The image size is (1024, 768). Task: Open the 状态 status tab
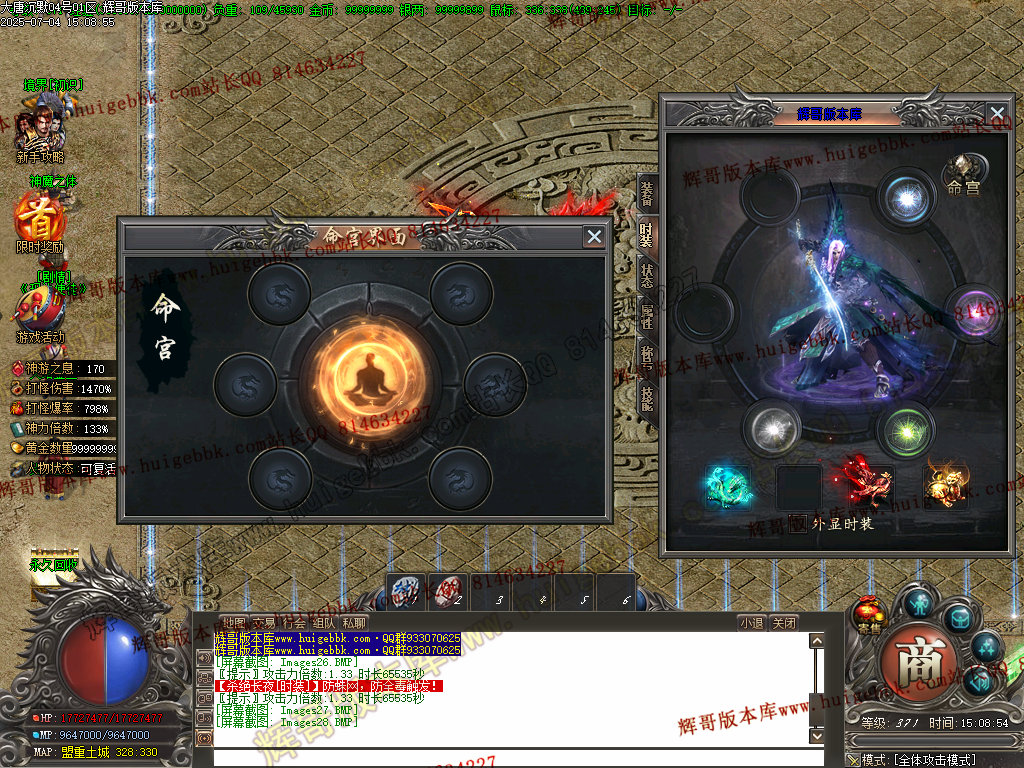coord(647,275)
